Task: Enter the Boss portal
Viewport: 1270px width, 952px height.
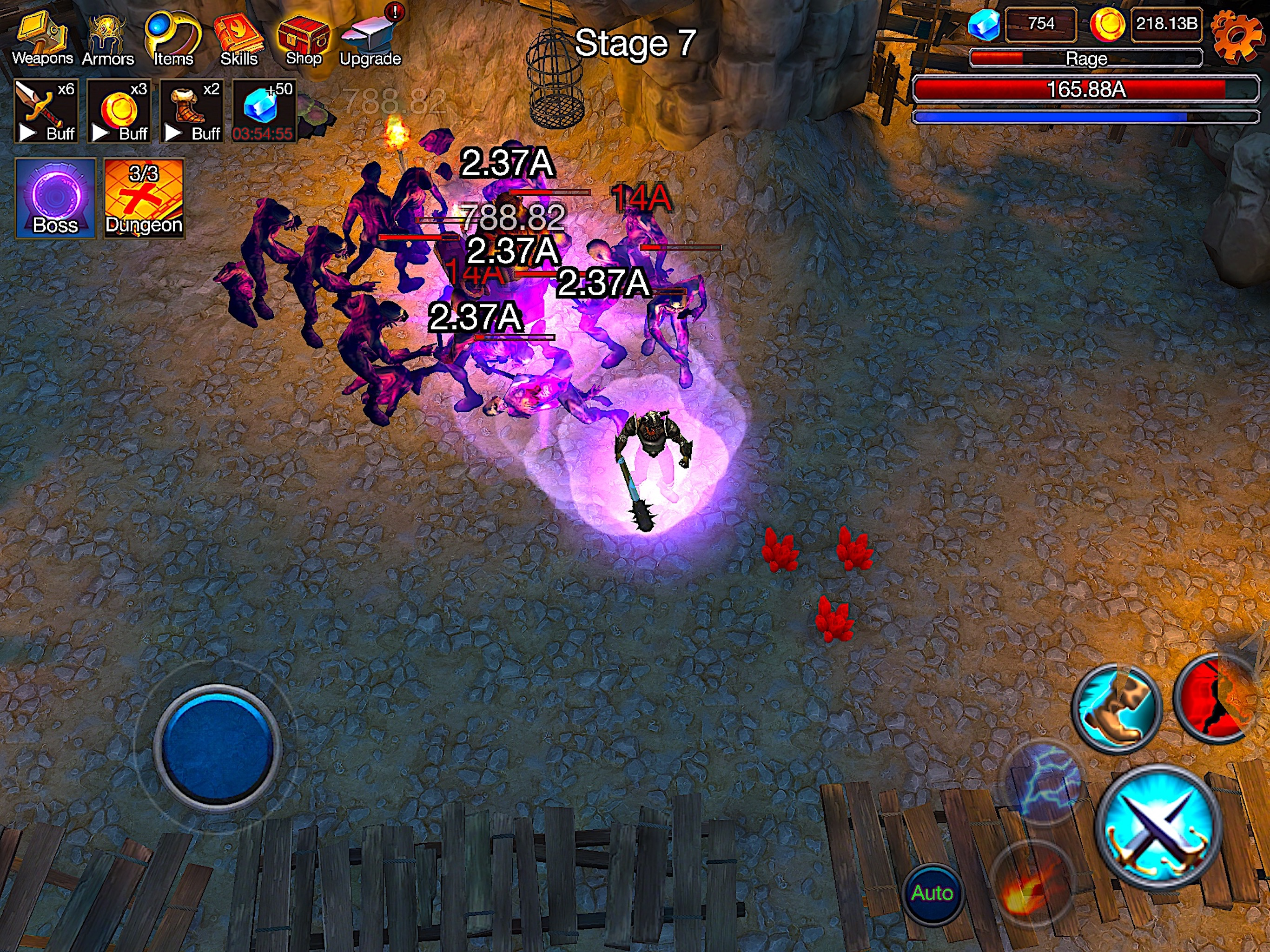Action: pyautogui.click(x=55, y=198)
